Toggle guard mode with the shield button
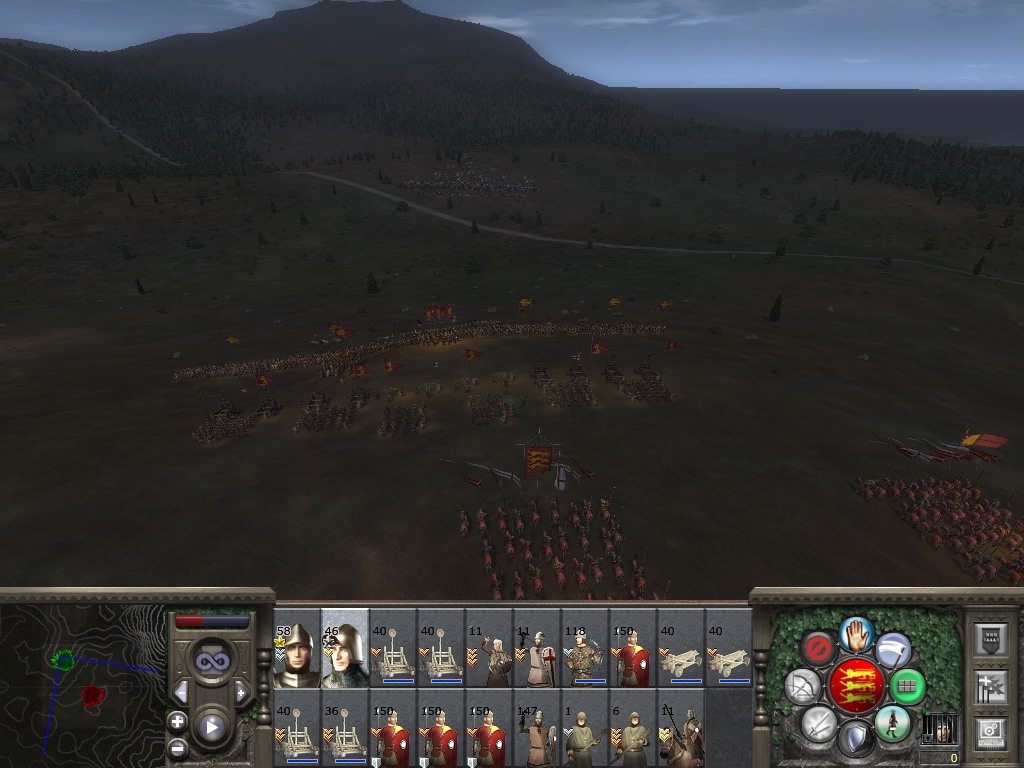 coord(855,739)
